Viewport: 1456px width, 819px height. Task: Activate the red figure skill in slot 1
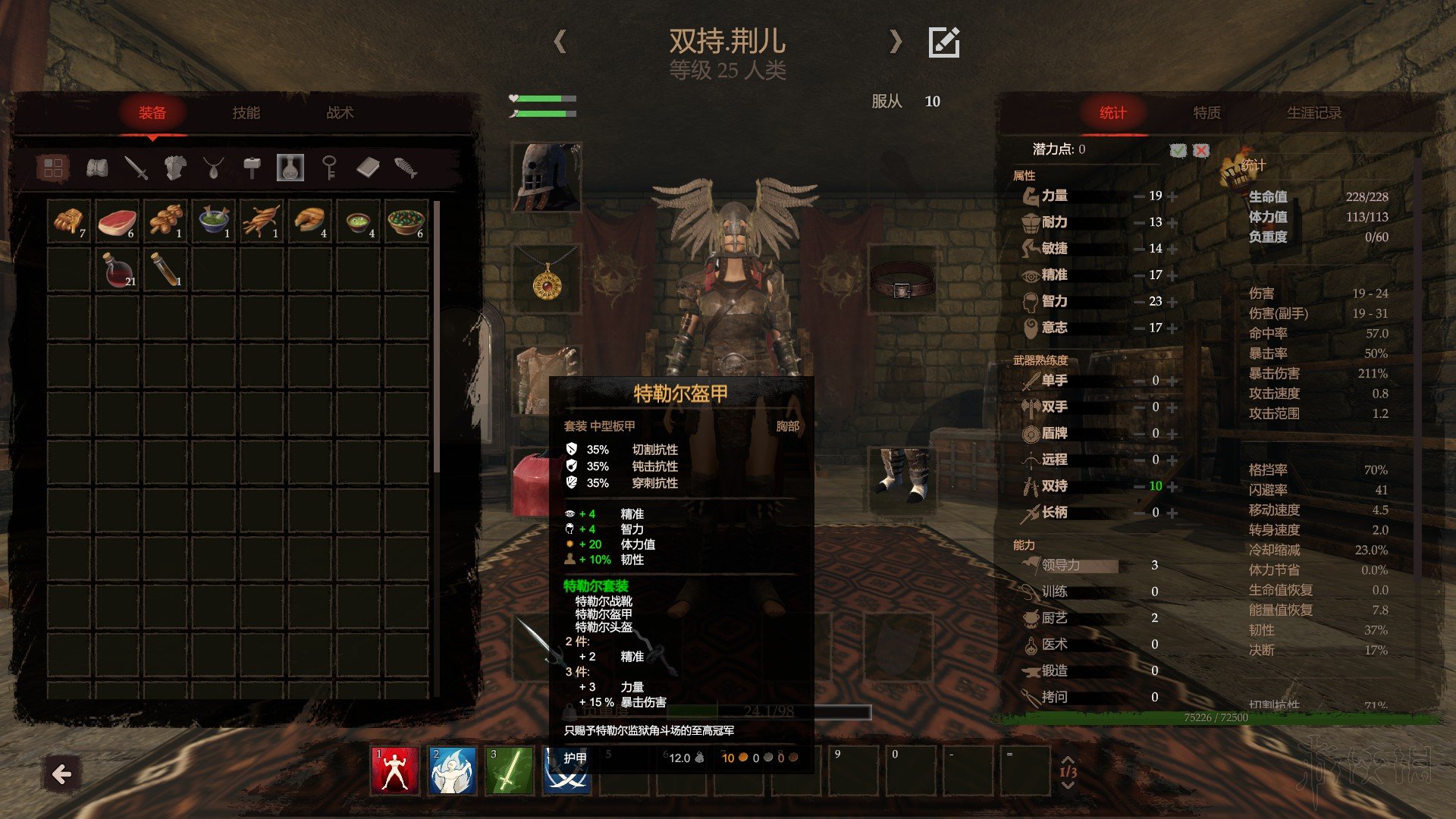pyautogui.click(x=394, y=771)
